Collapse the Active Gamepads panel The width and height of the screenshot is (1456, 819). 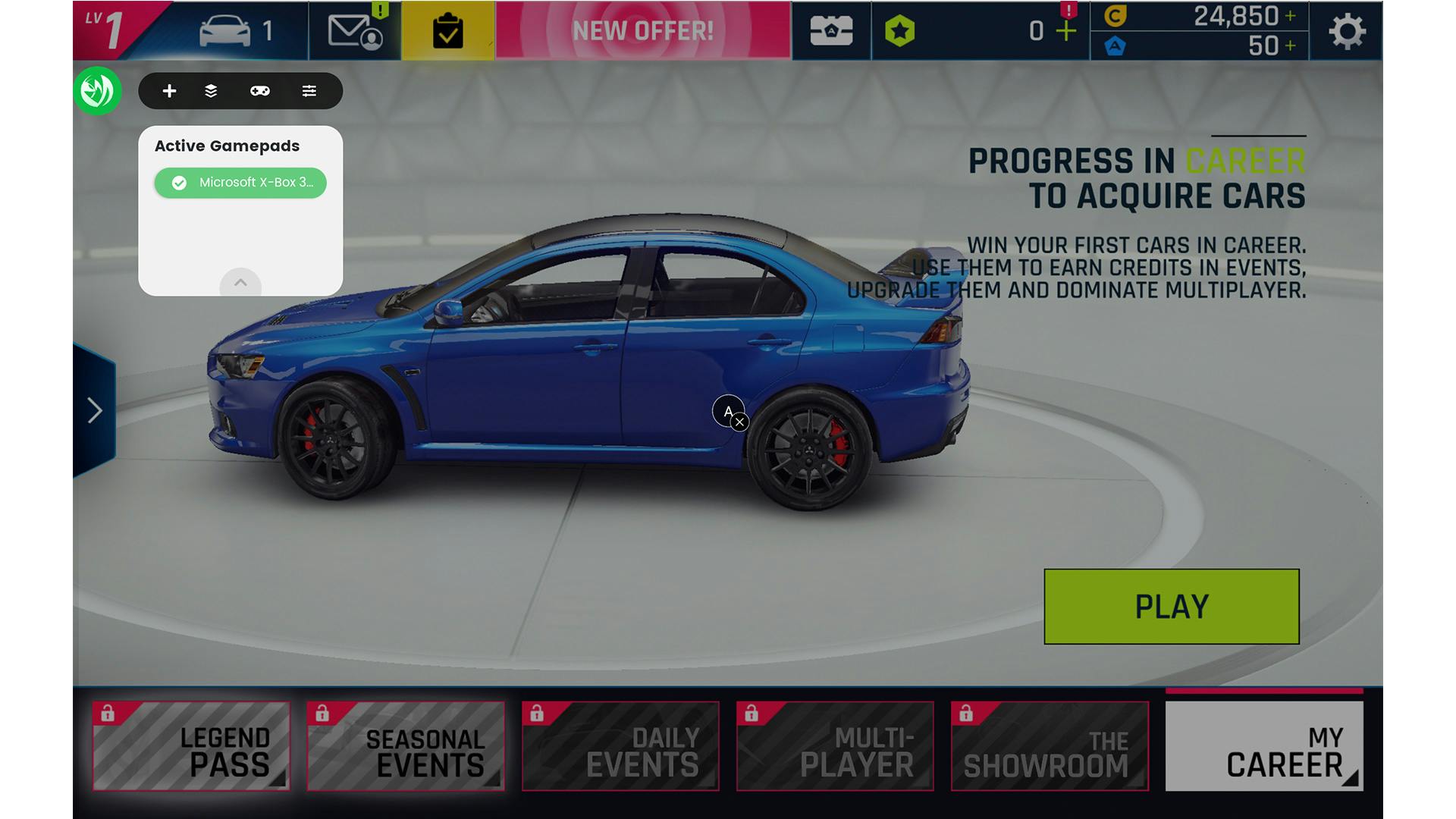(x=240, y=283)
